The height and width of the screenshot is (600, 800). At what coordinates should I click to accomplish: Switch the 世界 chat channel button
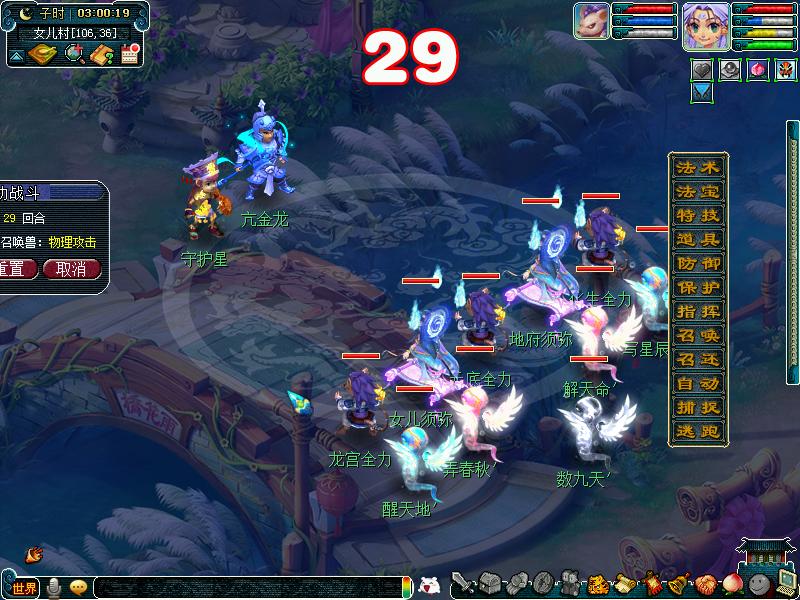23,588
